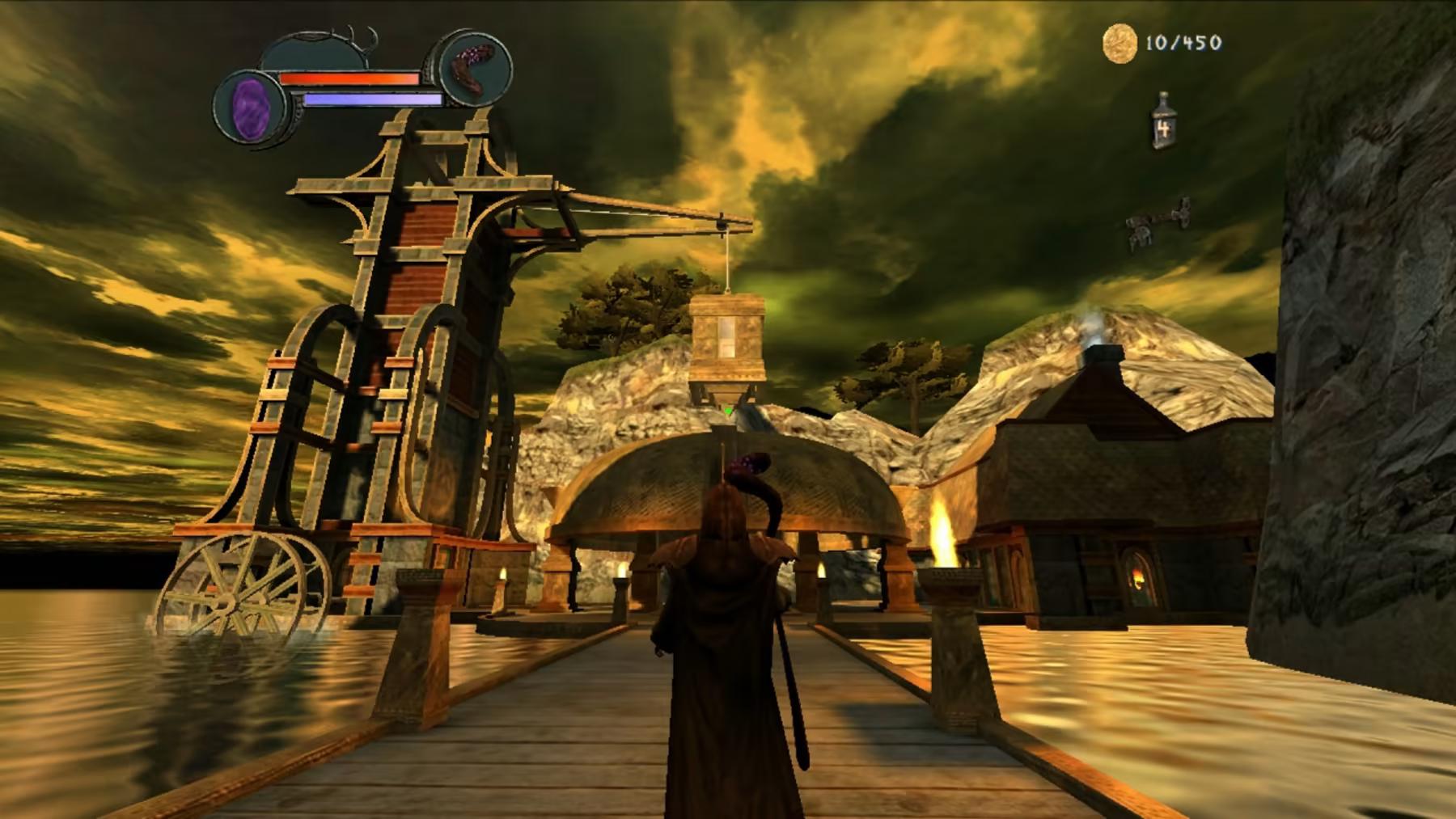The height and width of the screenshot is (819, 1456).
Task: Click the gold coin icon
Action: pyautogui.click(x=1120, y=43)
